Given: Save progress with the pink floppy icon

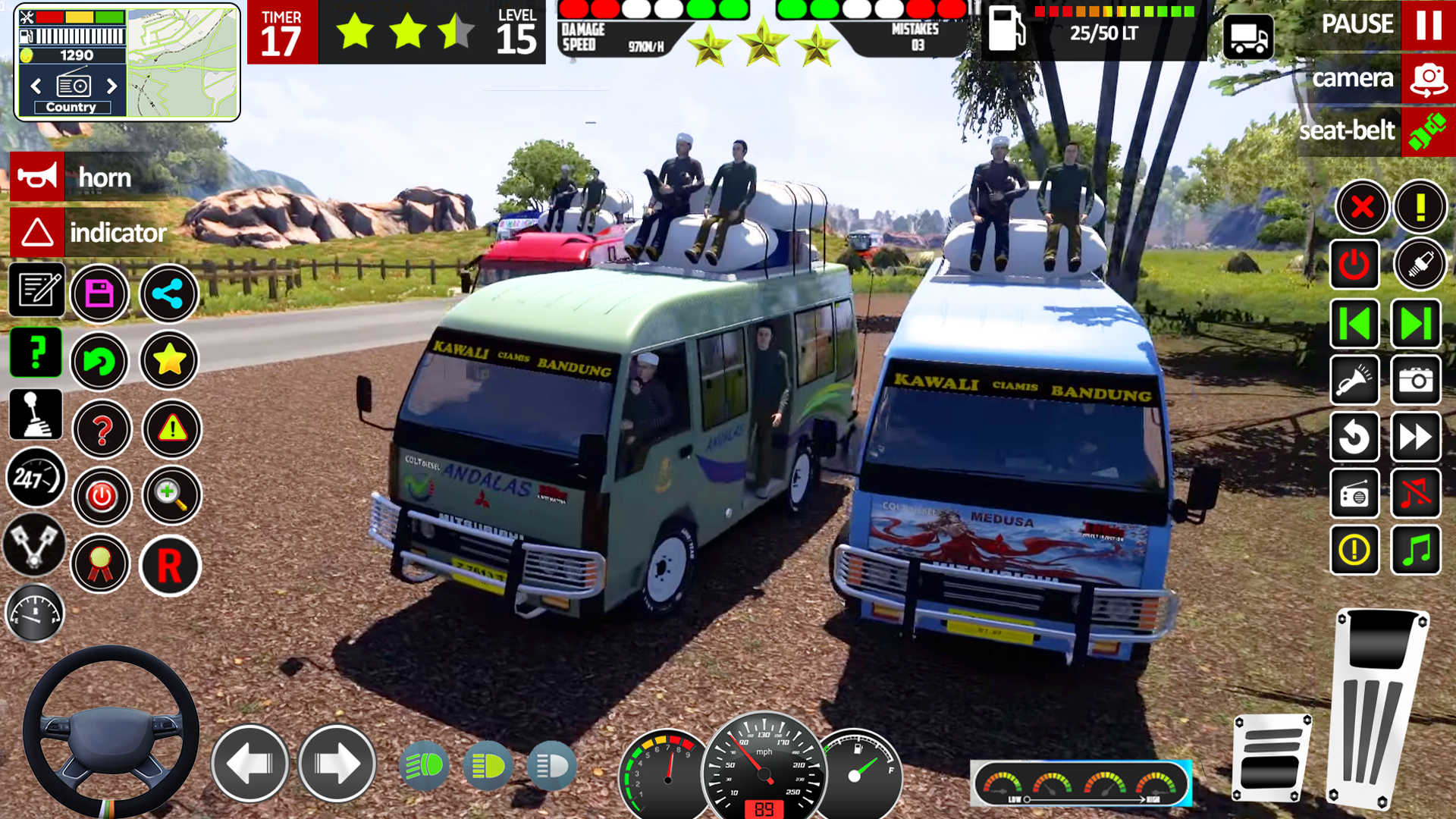Looking at the screenshot, I should pos(99,293).
